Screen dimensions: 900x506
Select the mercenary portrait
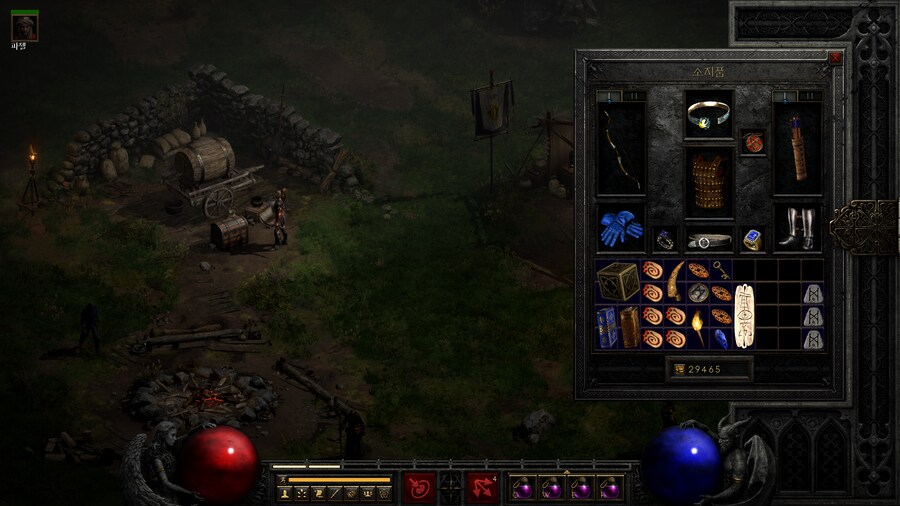point(24,27)
